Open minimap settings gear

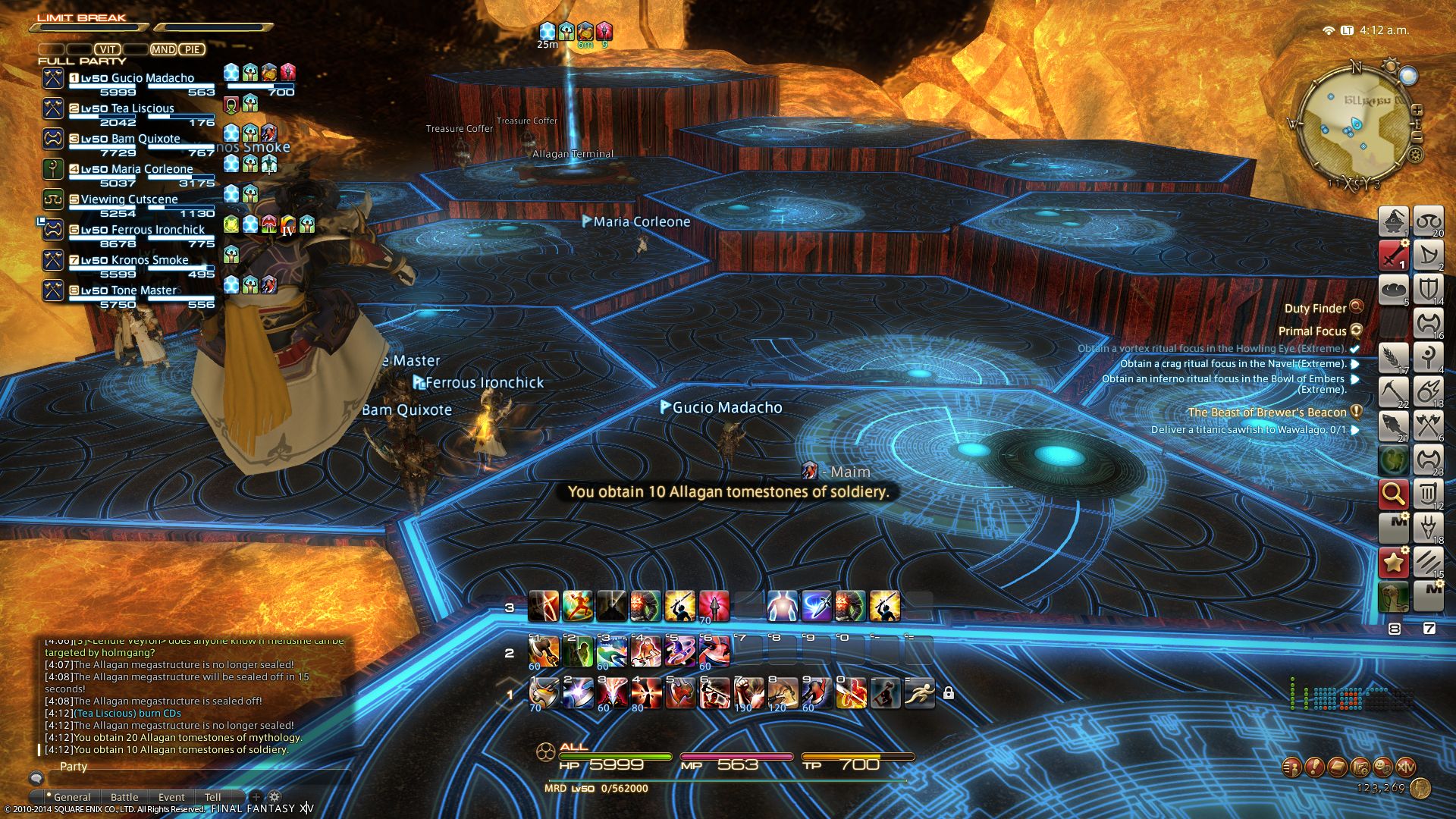(1415, 155)
